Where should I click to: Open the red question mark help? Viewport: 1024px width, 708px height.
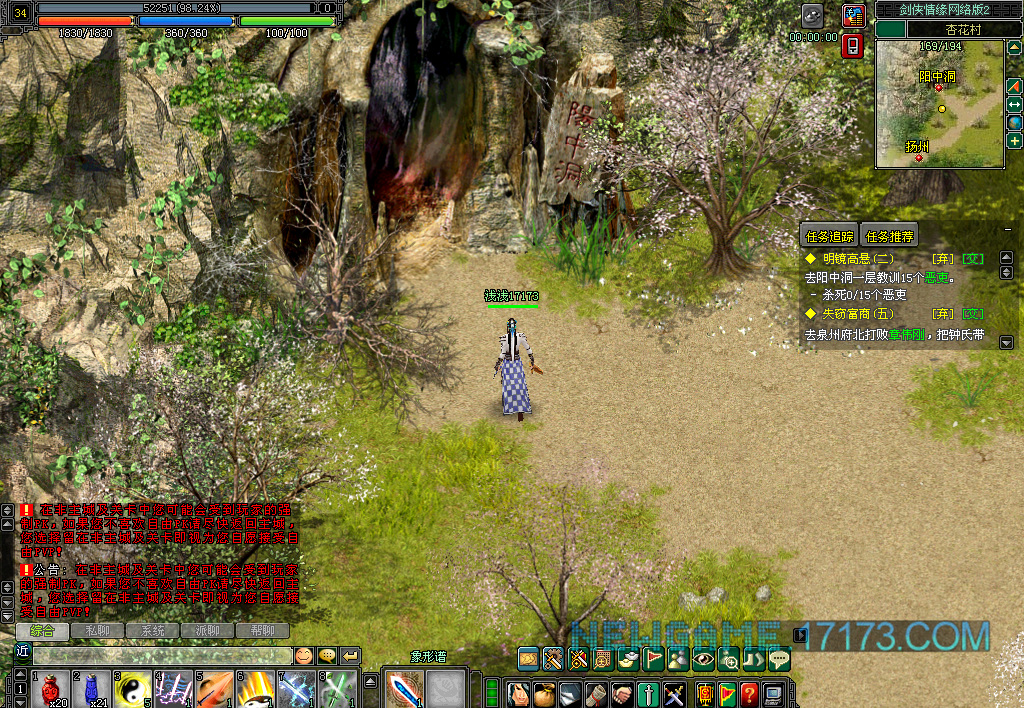coord(748,693)
